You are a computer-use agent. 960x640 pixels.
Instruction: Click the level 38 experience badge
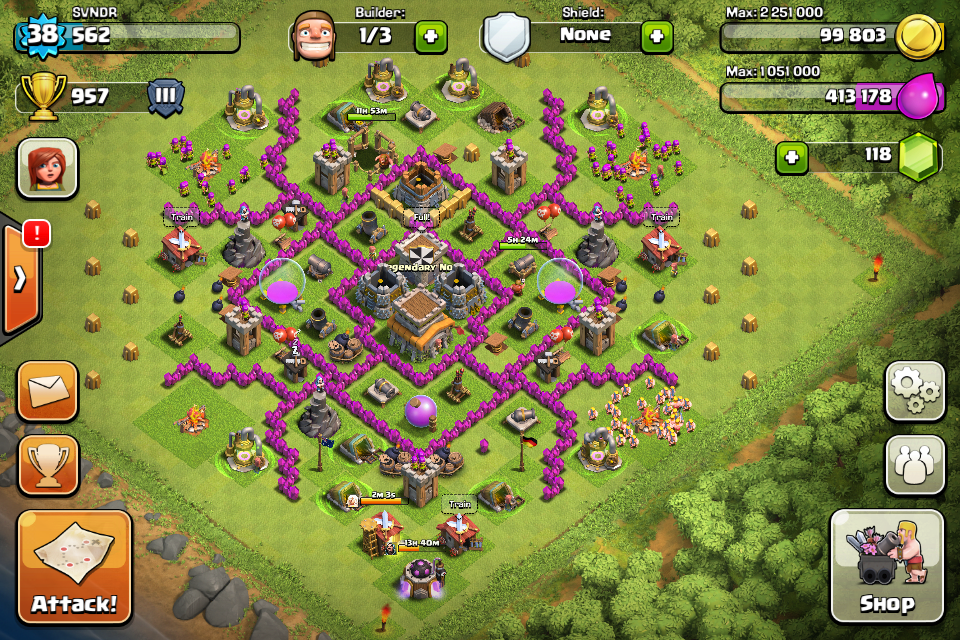42,36
